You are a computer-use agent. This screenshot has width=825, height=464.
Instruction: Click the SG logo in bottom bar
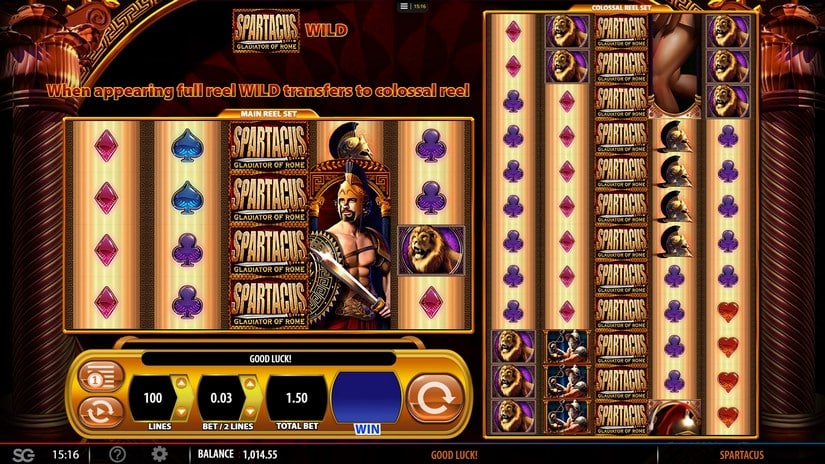point(22,454)
